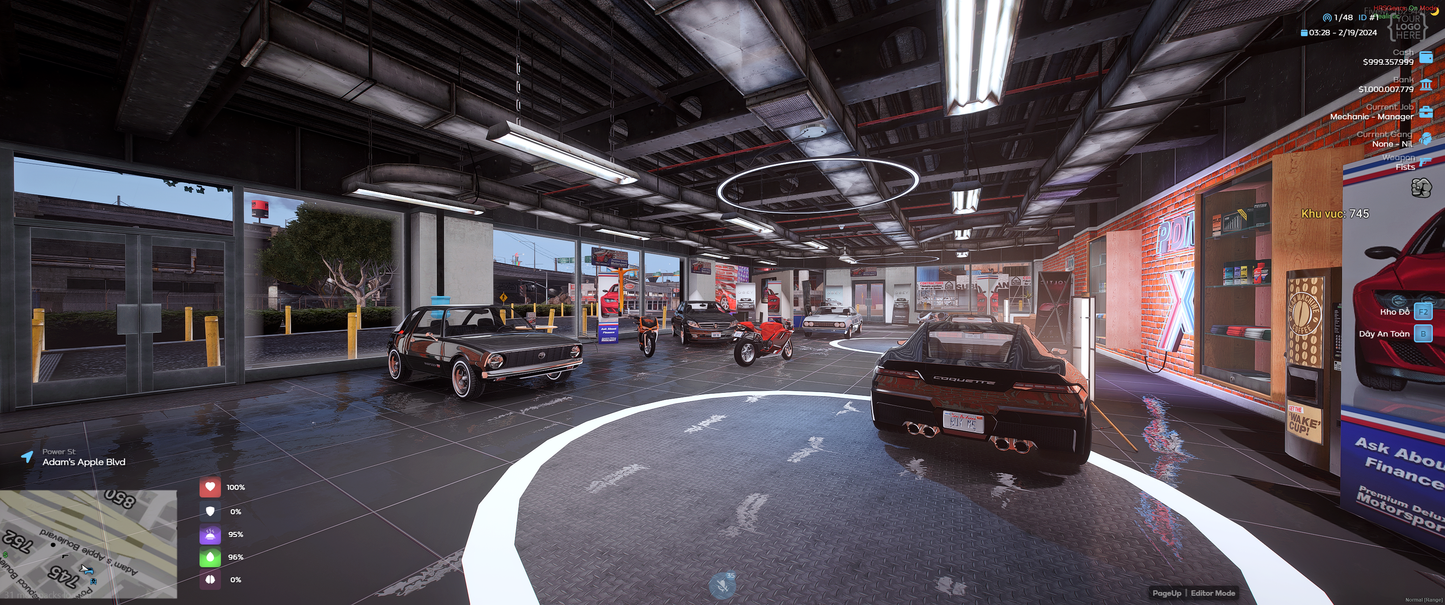The image size is (1445, 605).
Task: Click the cash wallet icon
Action: [1425, 57]
